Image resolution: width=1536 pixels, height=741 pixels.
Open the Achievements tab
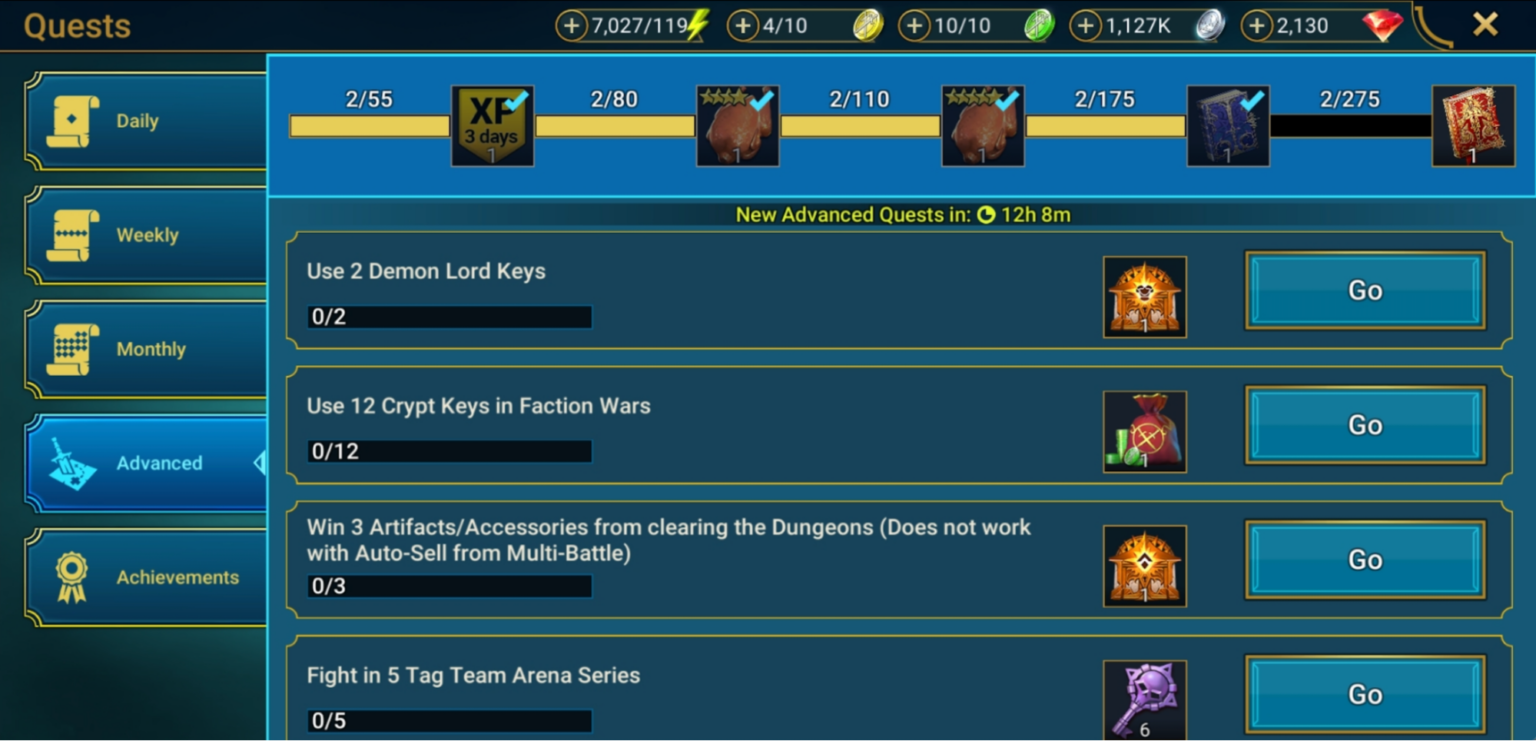[x=140, y=577]
